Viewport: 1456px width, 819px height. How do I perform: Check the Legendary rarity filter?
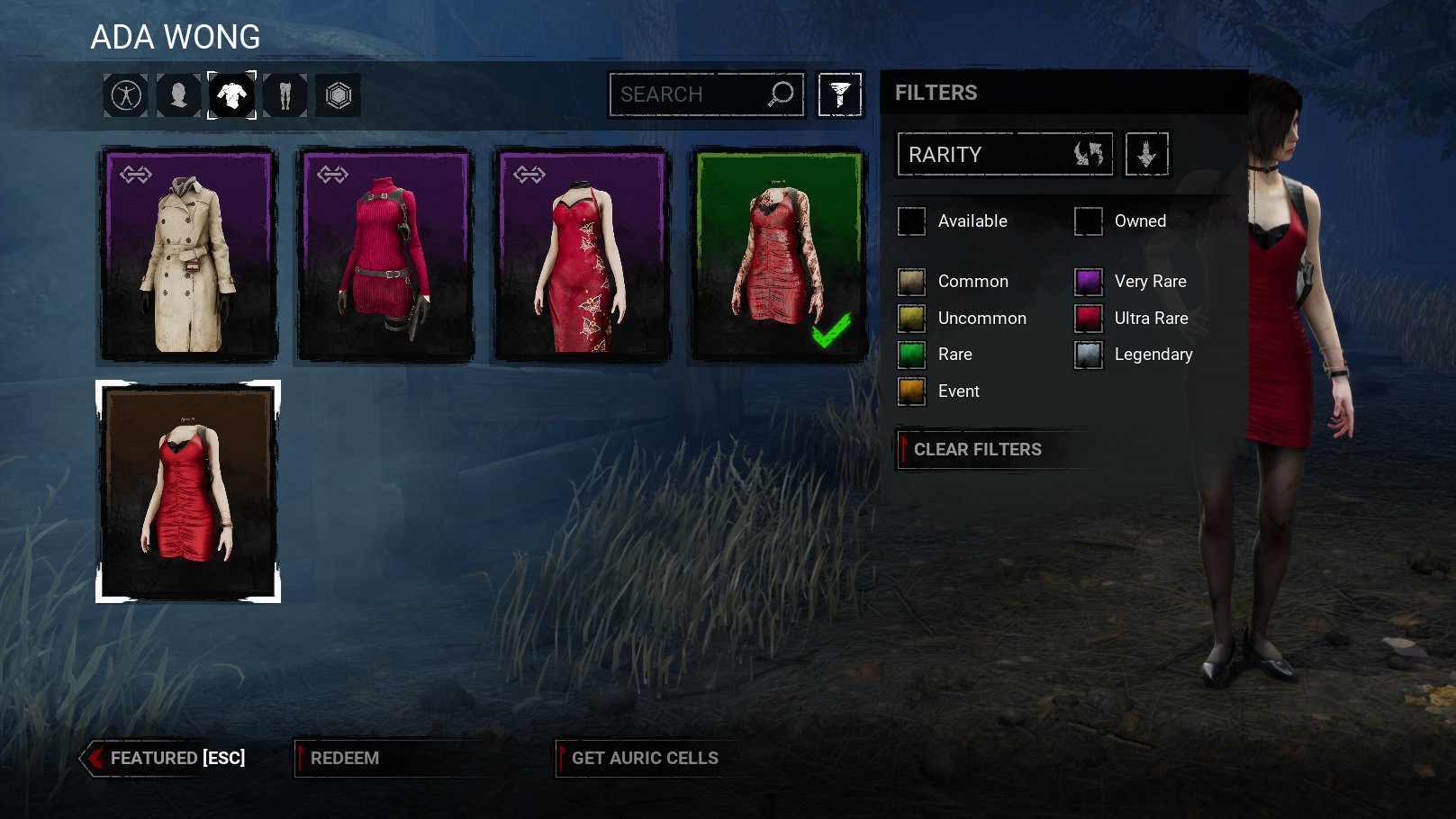coord(1089,355)
